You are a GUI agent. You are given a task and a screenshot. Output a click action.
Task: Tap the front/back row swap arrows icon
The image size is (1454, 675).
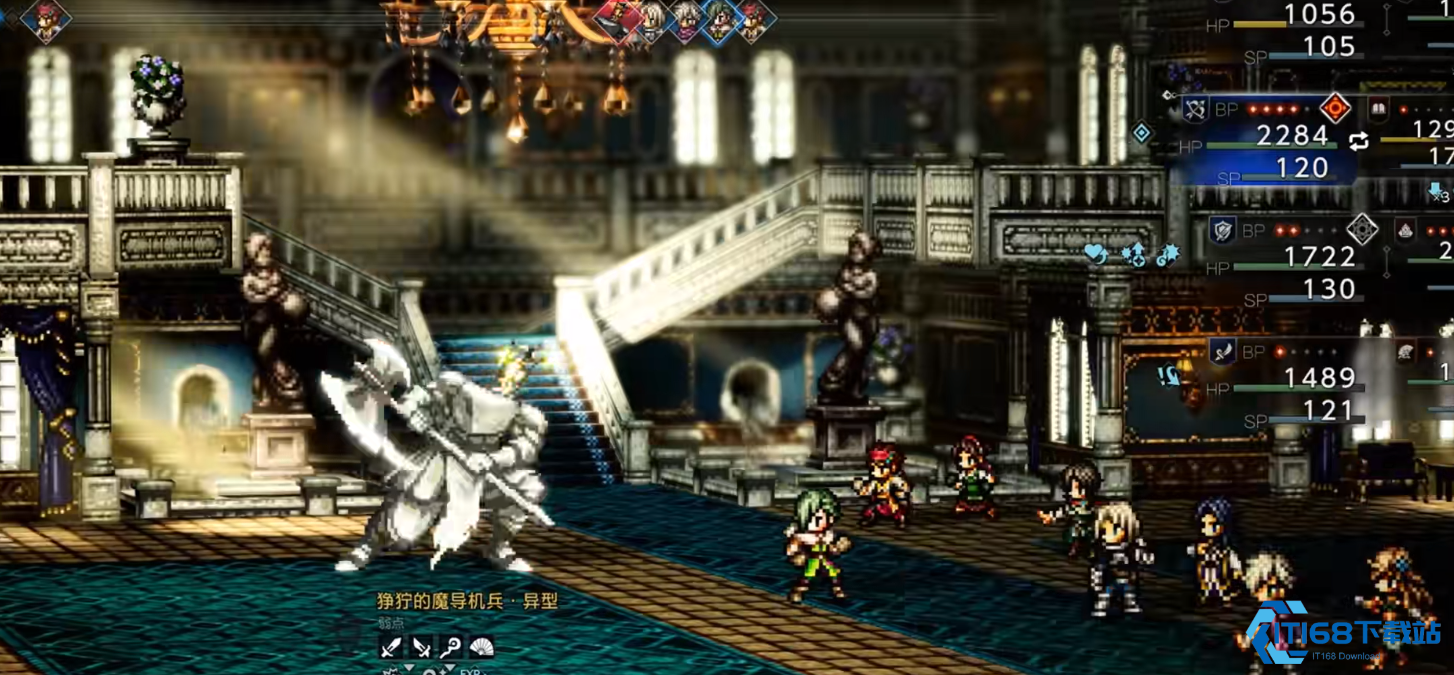coord(1358,142)
